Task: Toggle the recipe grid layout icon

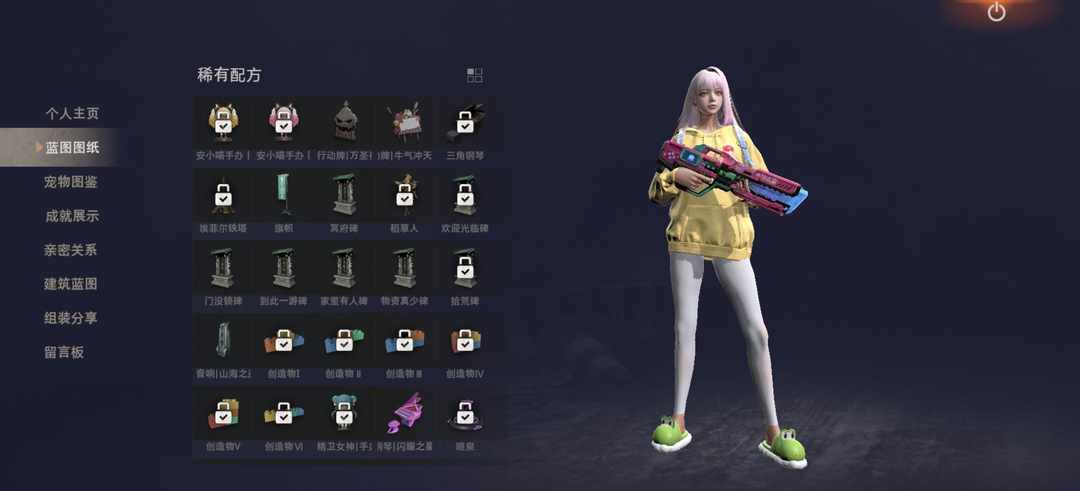Action: pos(474,75)
